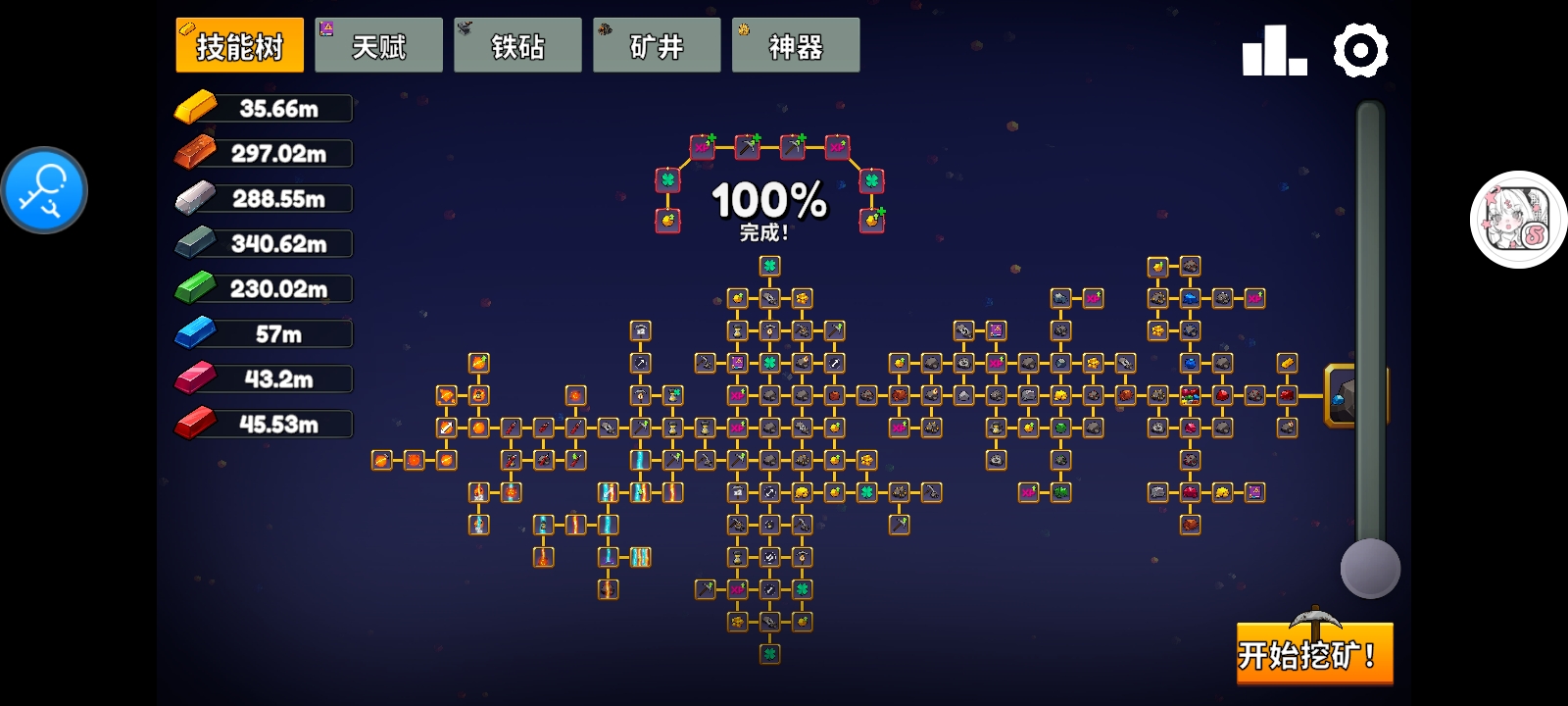Click the grey zoom slider knob

(1370, 569)
